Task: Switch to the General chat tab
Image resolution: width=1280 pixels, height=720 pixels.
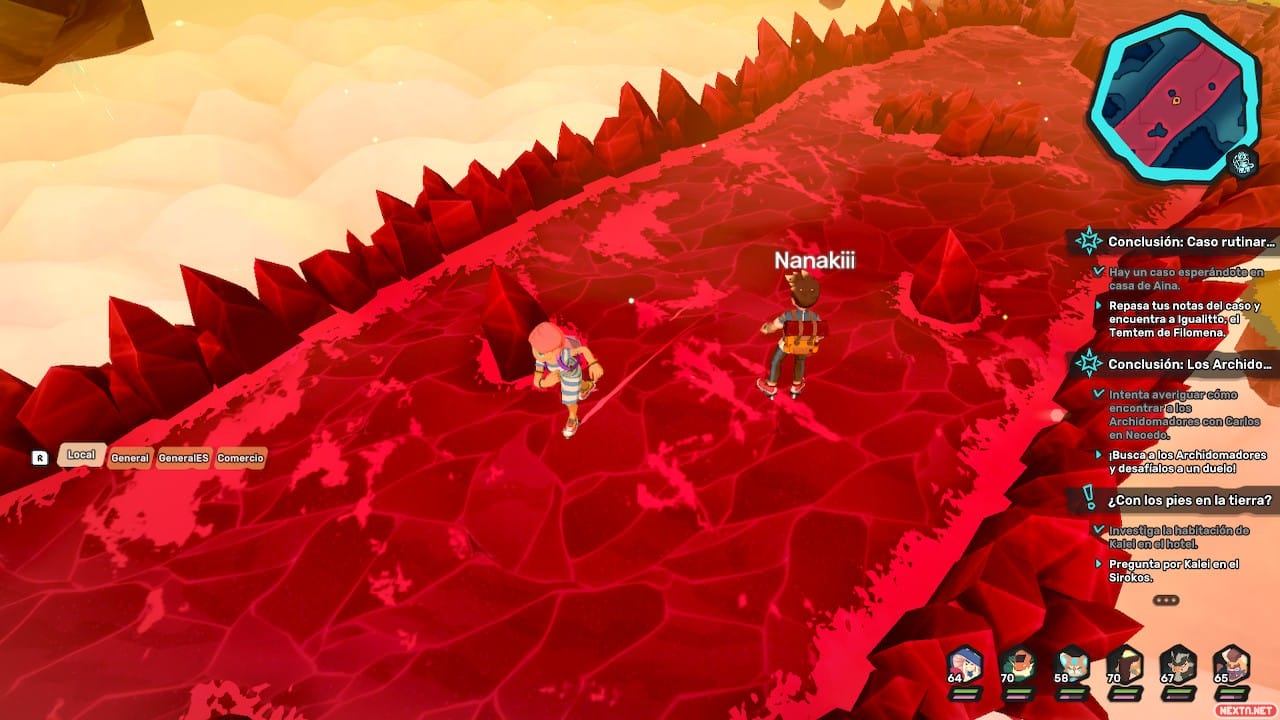Action: coord(130,458)
